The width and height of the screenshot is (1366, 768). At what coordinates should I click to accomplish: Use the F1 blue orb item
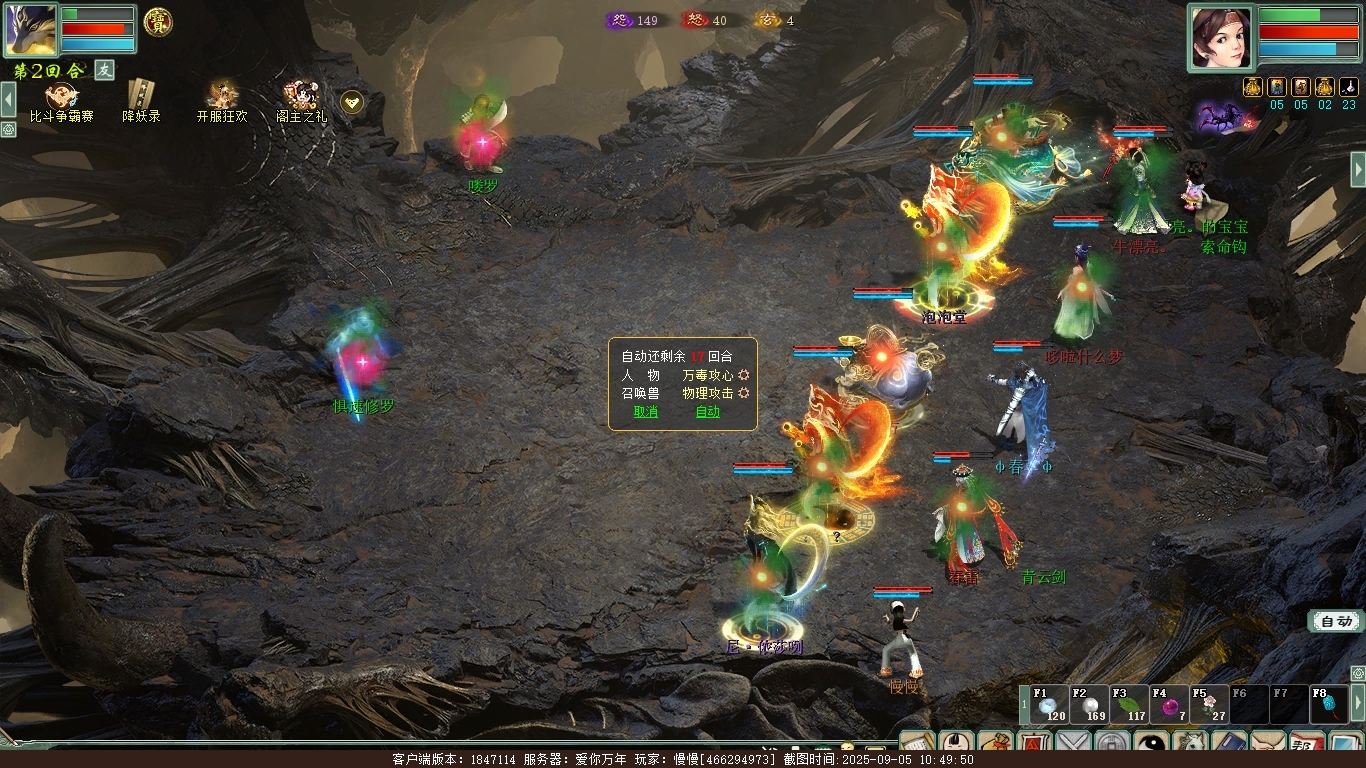pos(1049,706)
